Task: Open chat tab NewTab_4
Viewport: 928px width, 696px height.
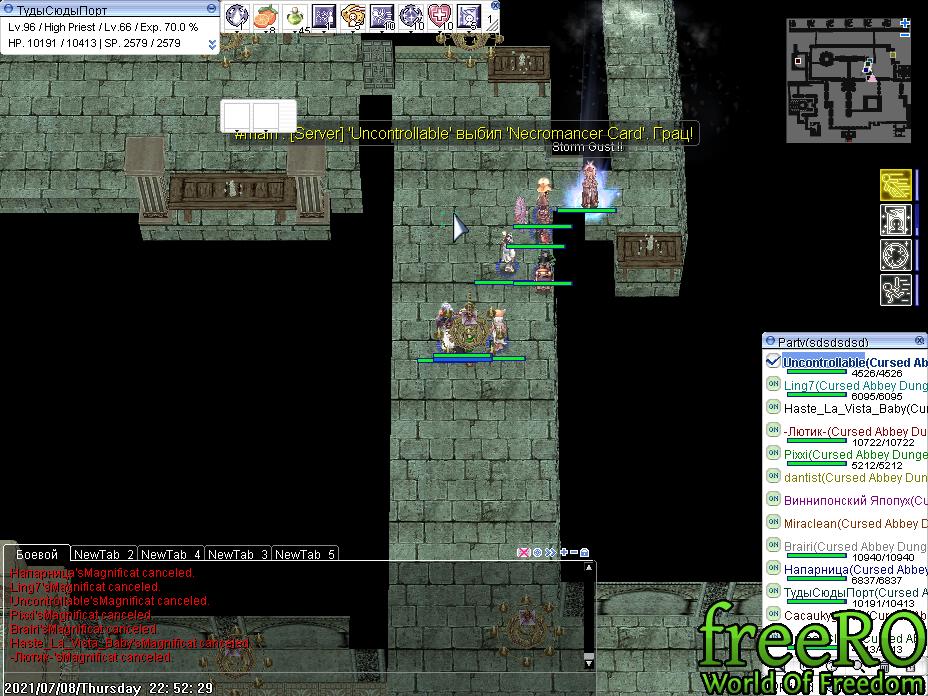Action: 171,554
